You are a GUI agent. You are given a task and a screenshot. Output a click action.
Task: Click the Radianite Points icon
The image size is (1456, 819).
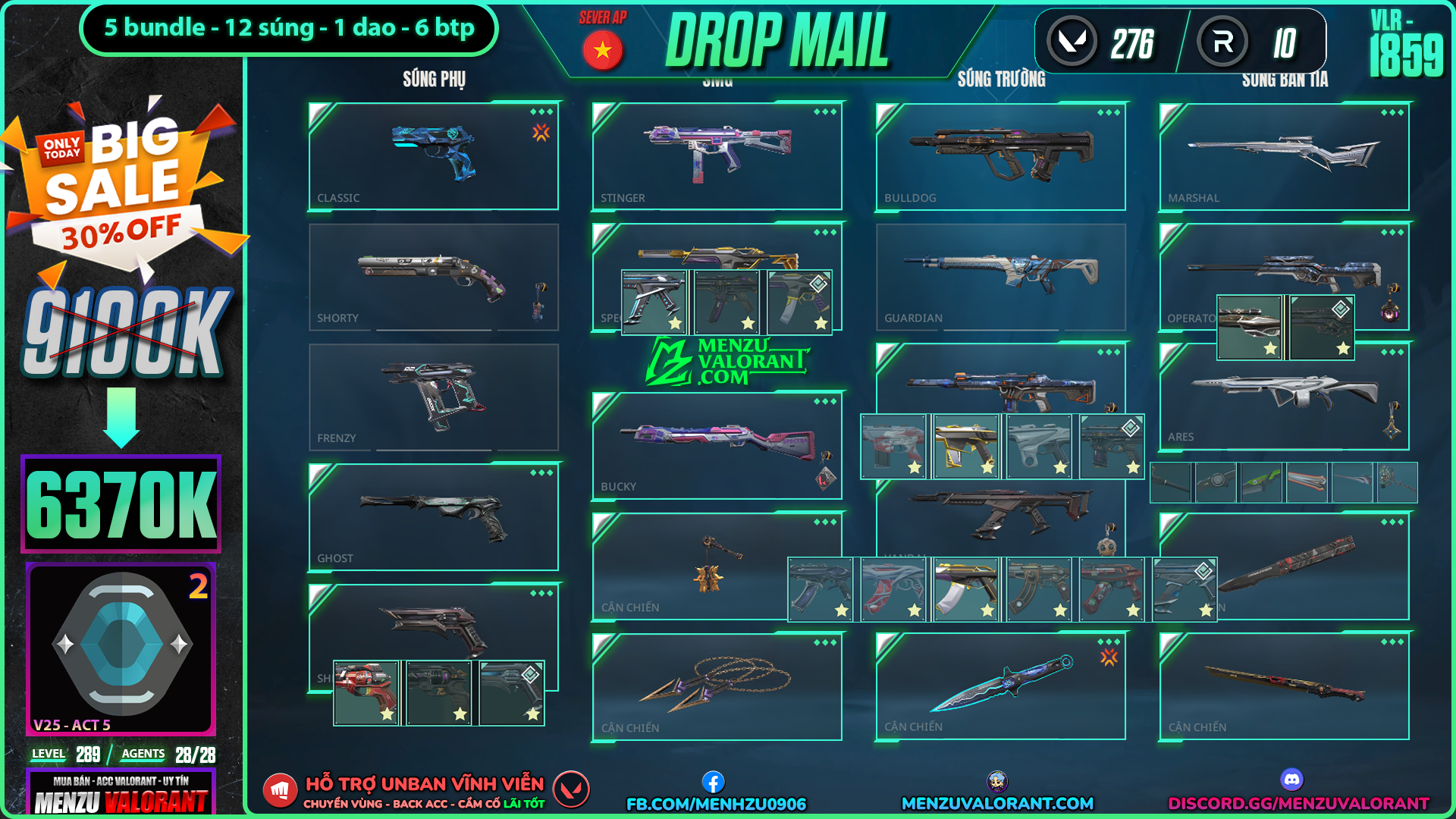(x=1222, y=42)
